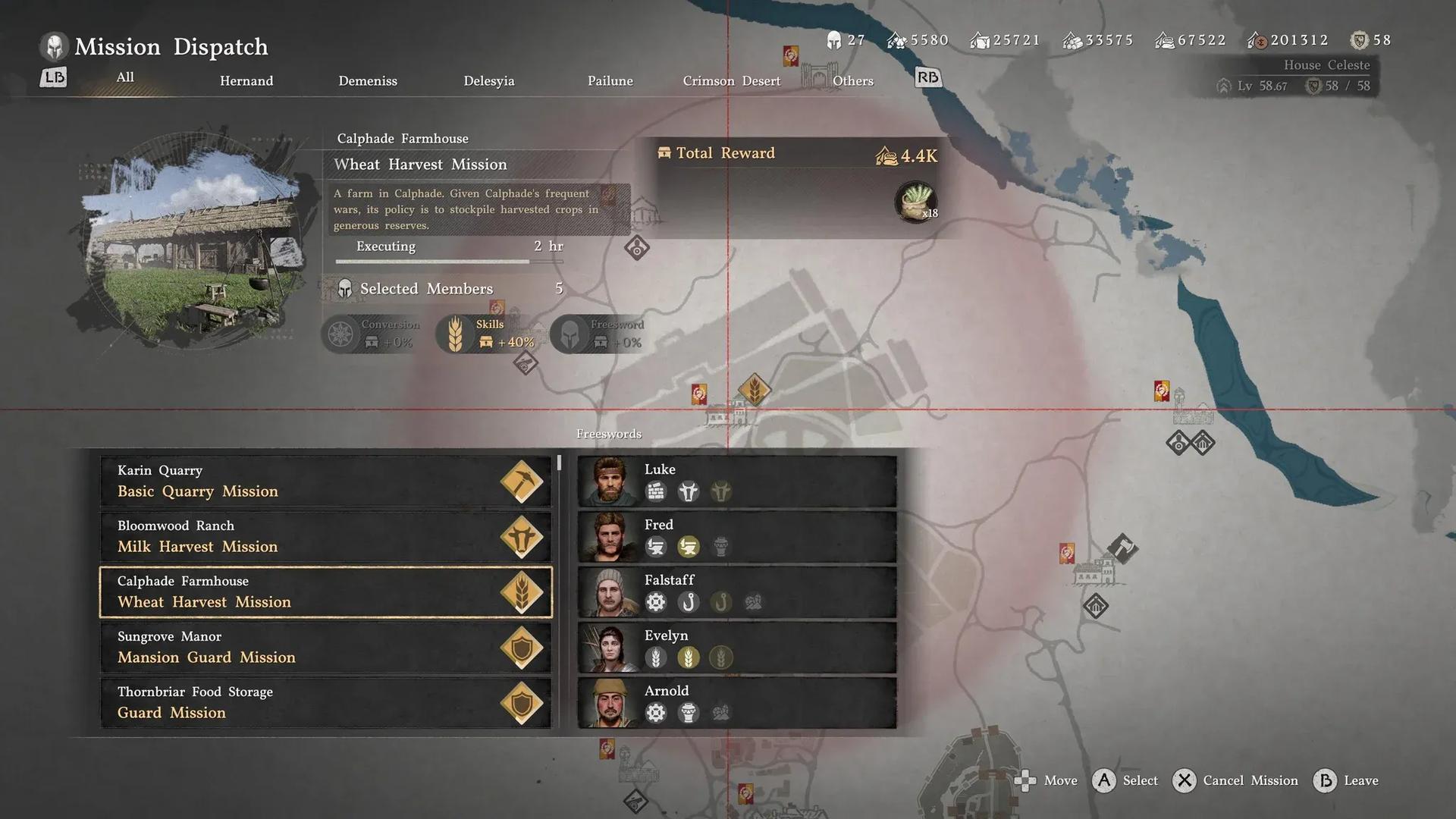The height and width of the screenshot is (819, 1456).
Task: Click Luke's masonry bricks skill icon
Action: (655, 491)
